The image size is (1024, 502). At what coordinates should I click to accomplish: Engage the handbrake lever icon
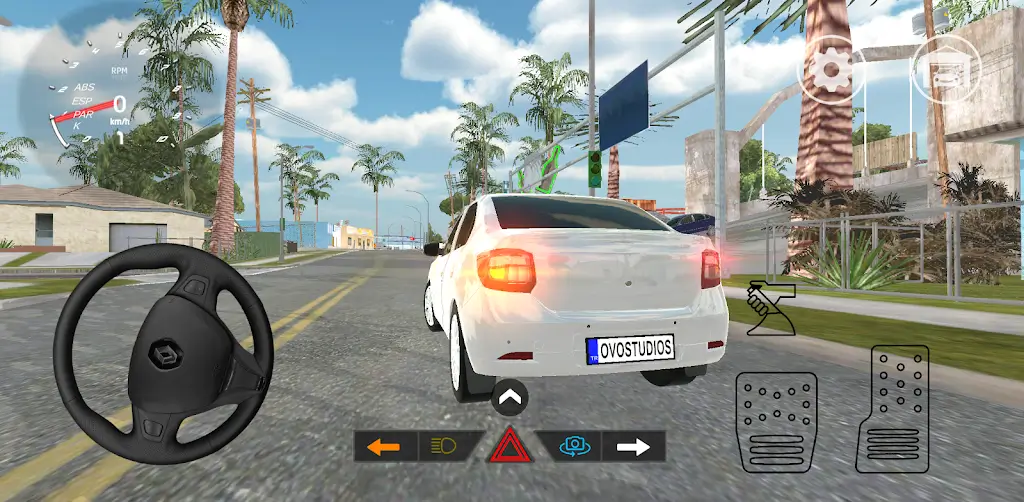point(770,307)
